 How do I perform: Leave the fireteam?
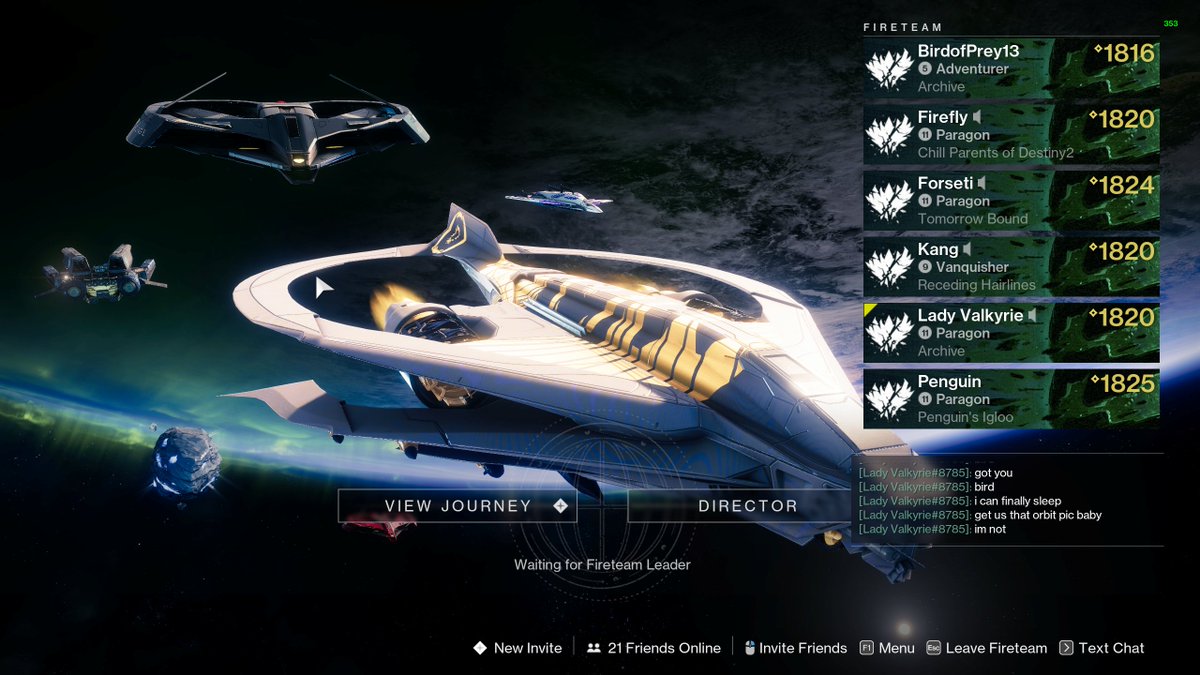tap(986, 648)
